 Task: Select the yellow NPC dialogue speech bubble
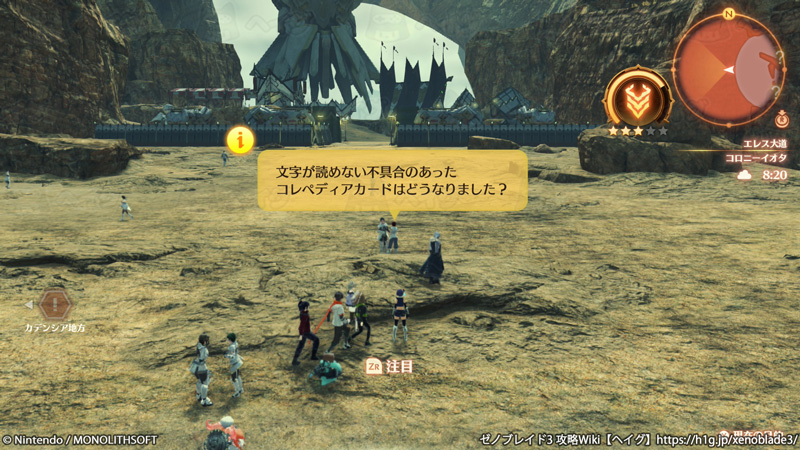392,180
